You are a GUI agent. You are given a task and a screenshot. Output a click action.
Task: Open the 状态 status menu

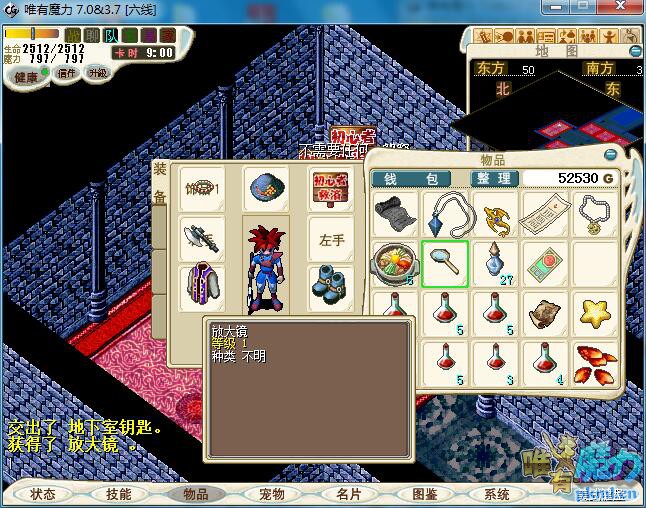pos(43,494)
